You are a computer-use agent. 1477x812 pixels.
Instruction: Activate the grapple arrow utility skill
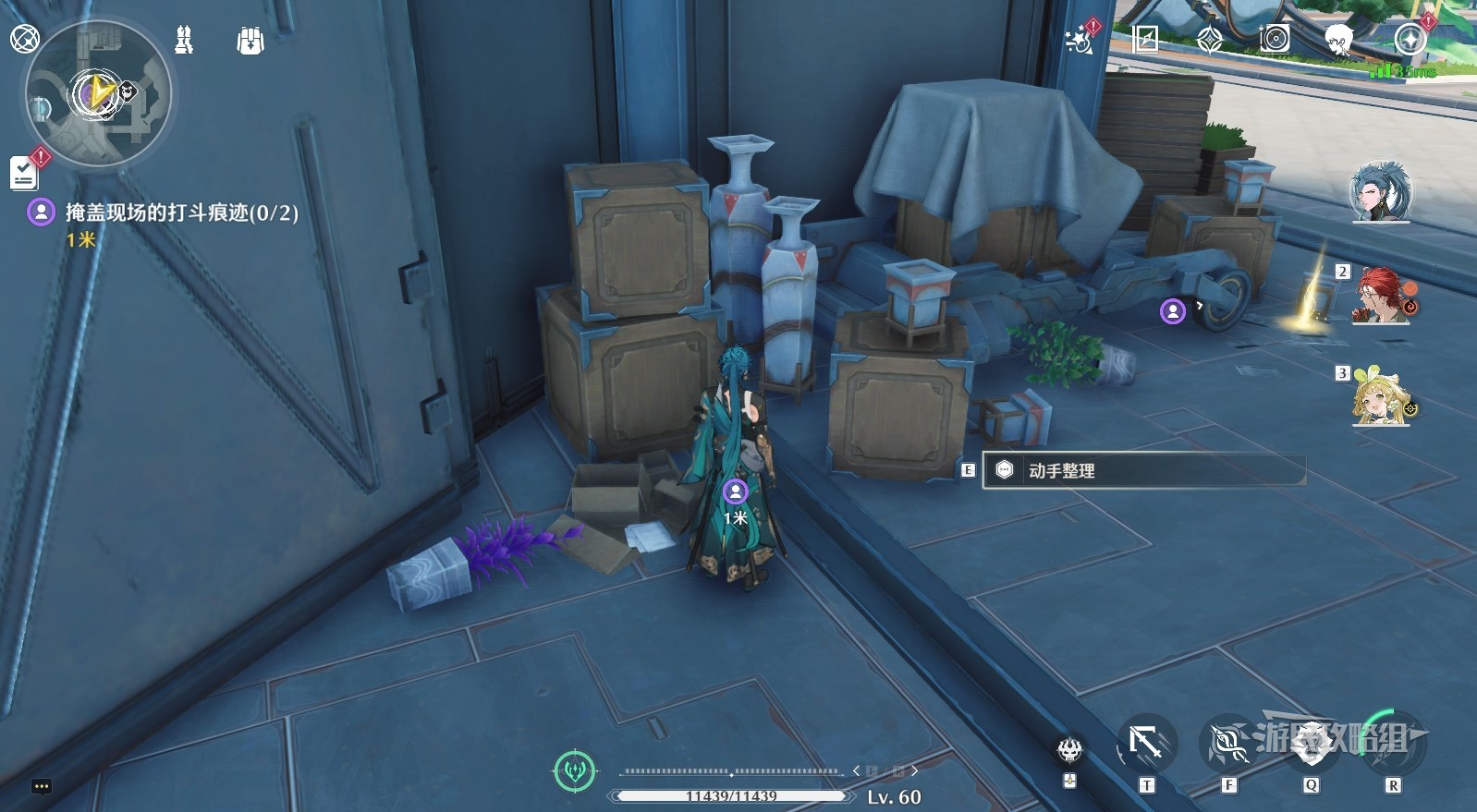[x=1146, y=743]
